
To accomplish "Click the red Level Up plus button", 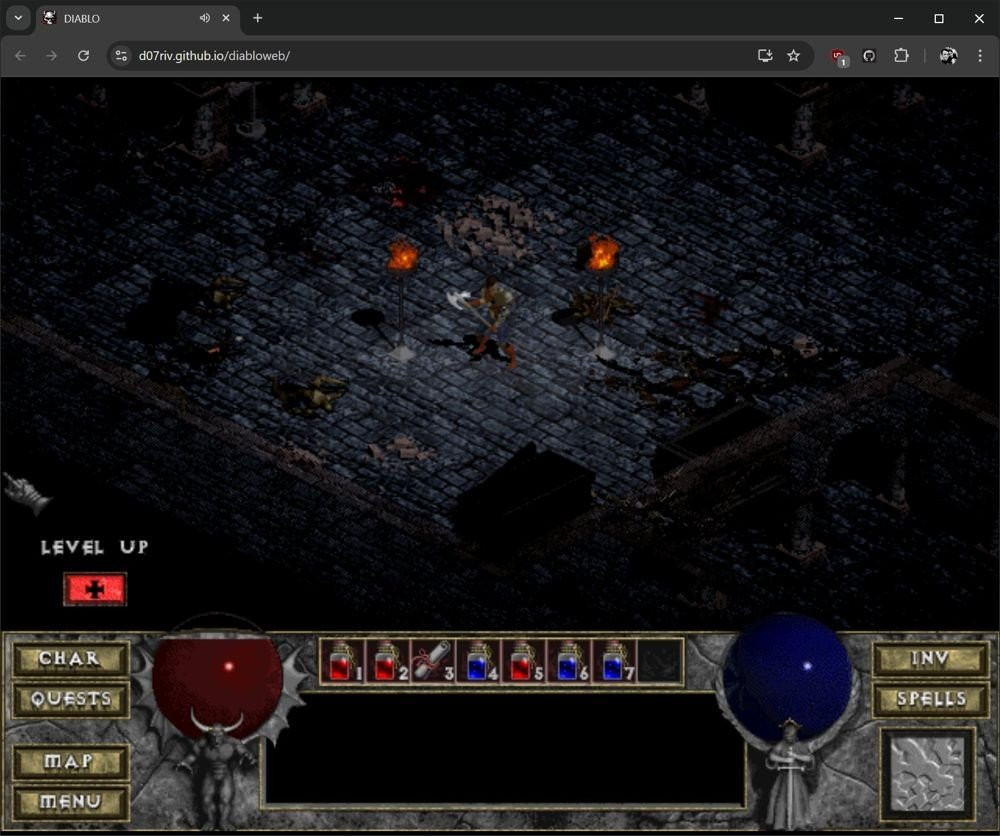I will [x=95, y=589].
